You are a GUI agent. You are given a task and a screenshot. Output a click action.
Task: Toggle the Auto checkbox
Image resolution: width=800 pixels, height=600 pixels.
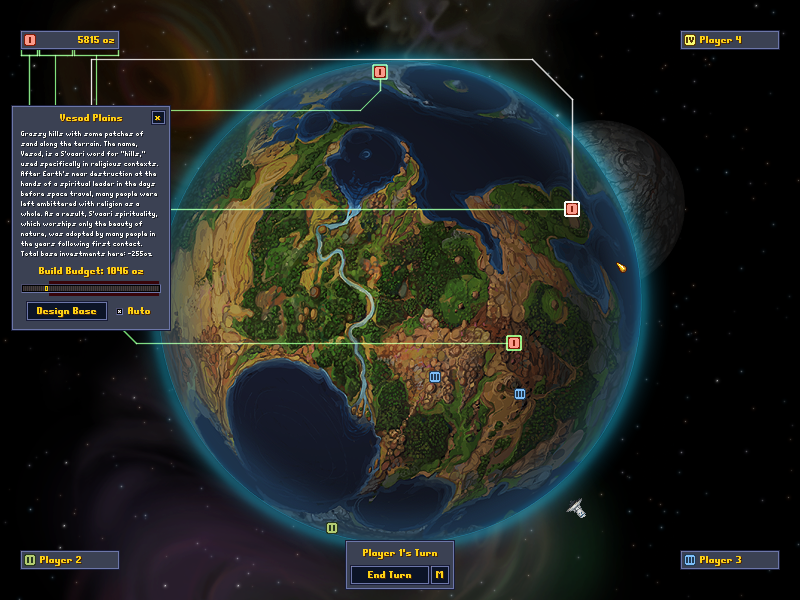(x=120, y=311)
